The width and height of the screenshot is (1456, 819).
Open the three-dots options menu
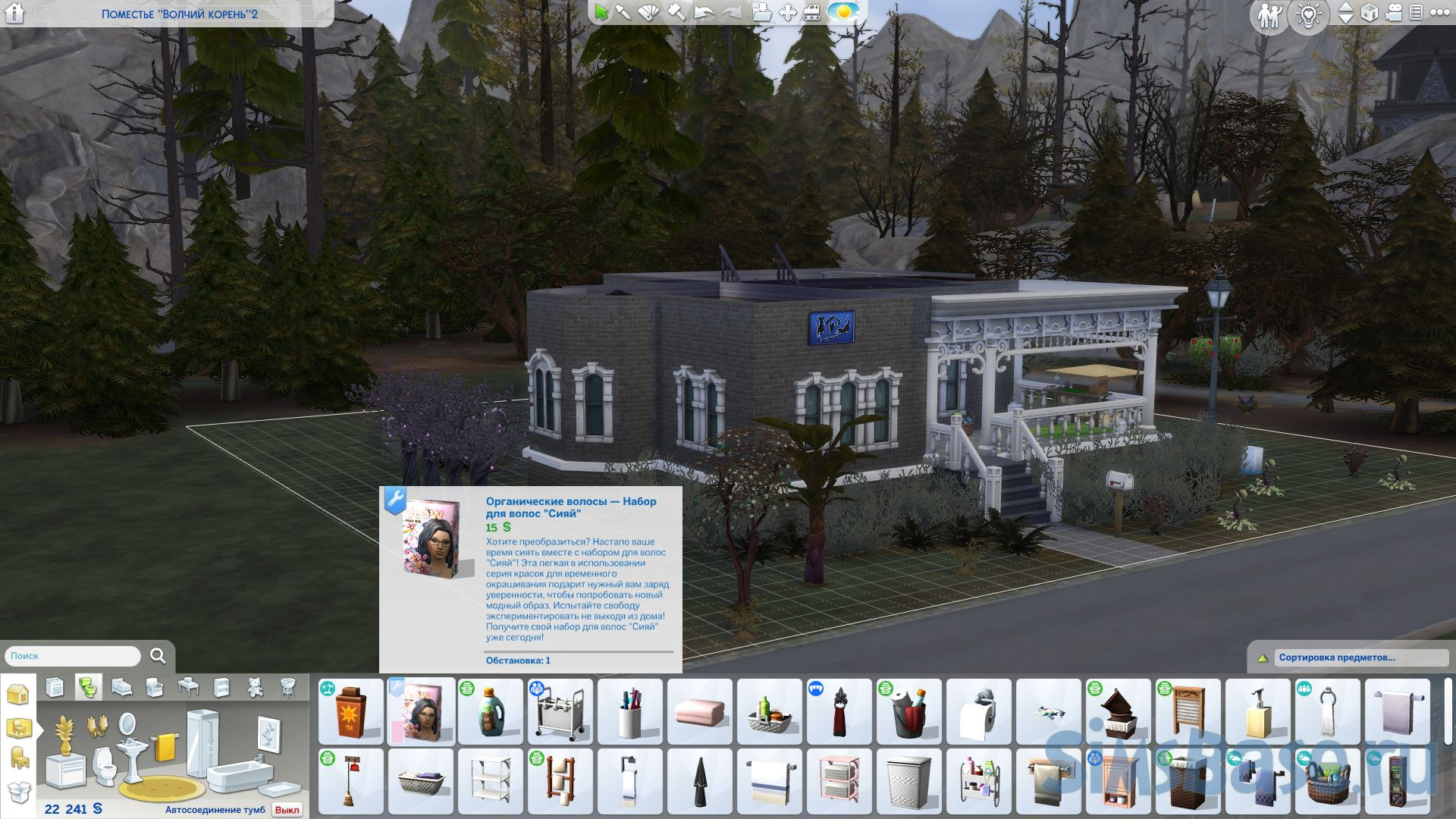pyautogui.click(x=1439, y=13)
